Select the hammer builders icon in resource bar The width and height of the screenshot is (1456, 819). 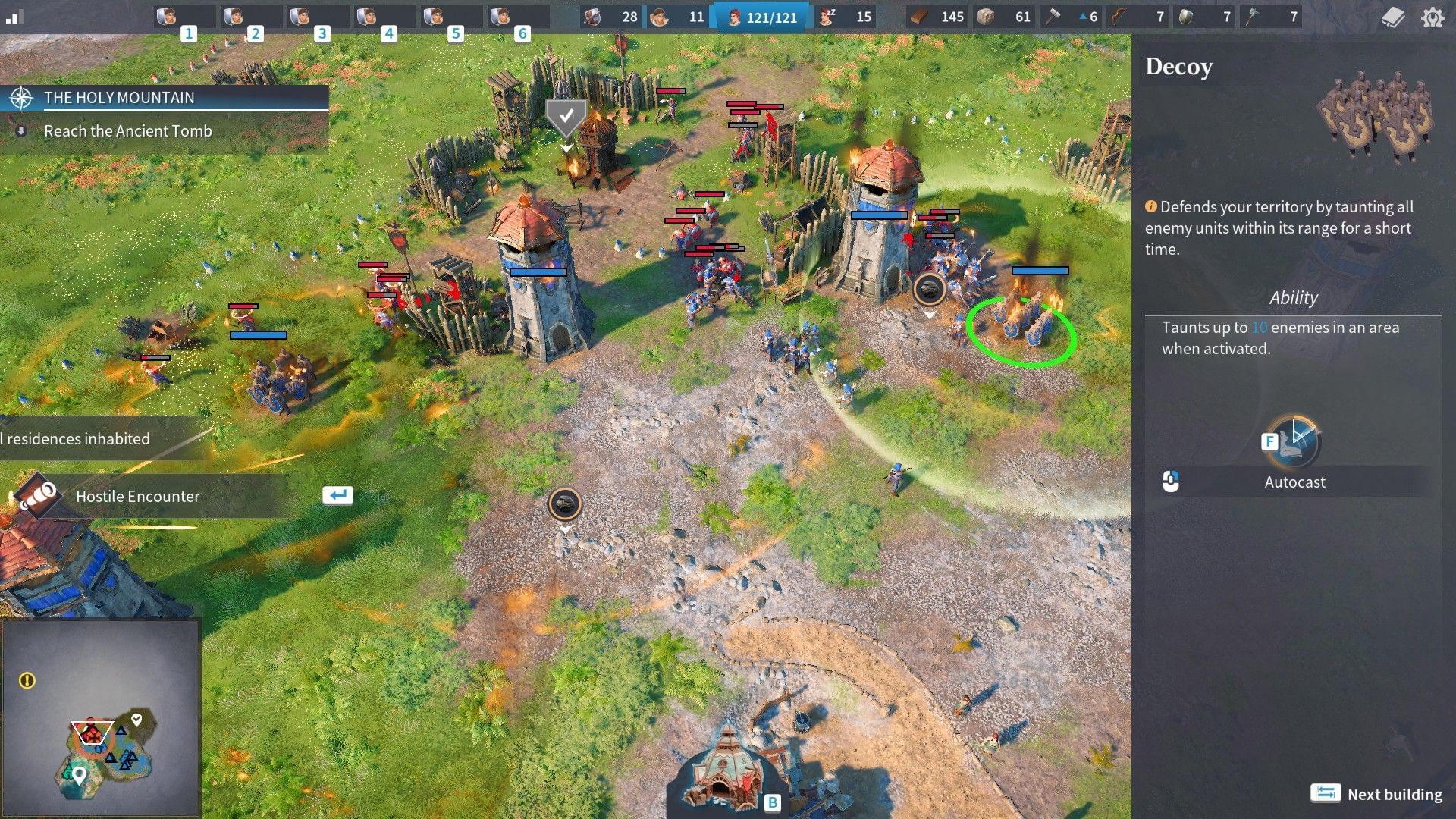(x=1055, y=16)
